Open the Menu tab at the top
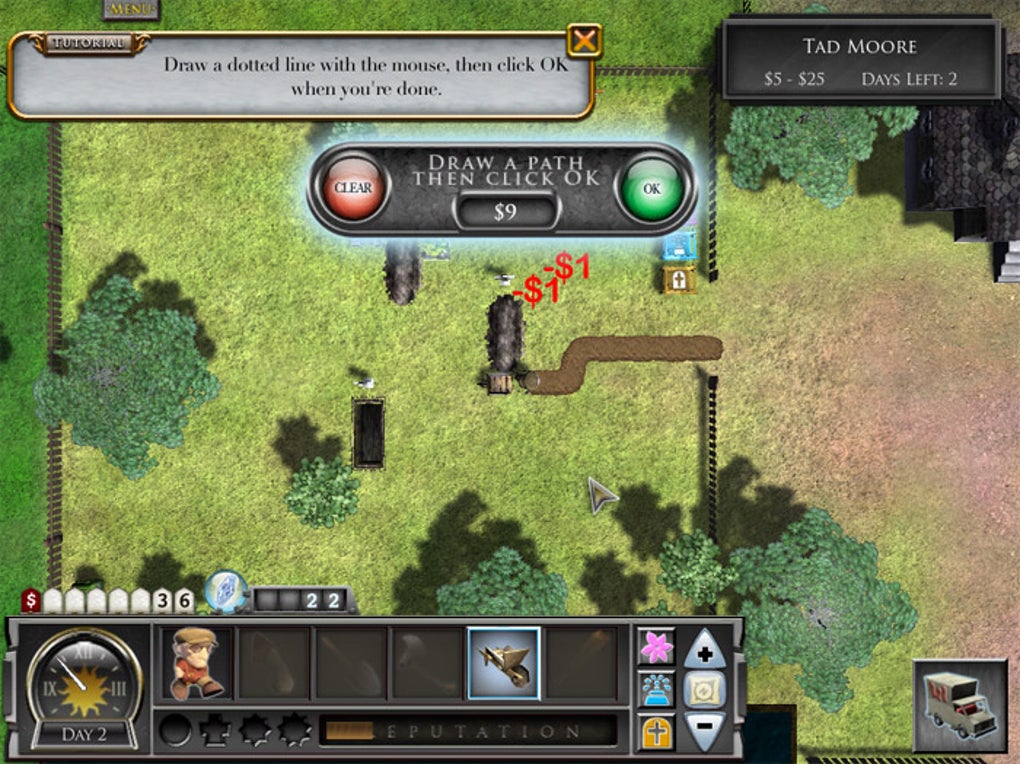1020x764 pixels. coord(131,9)
